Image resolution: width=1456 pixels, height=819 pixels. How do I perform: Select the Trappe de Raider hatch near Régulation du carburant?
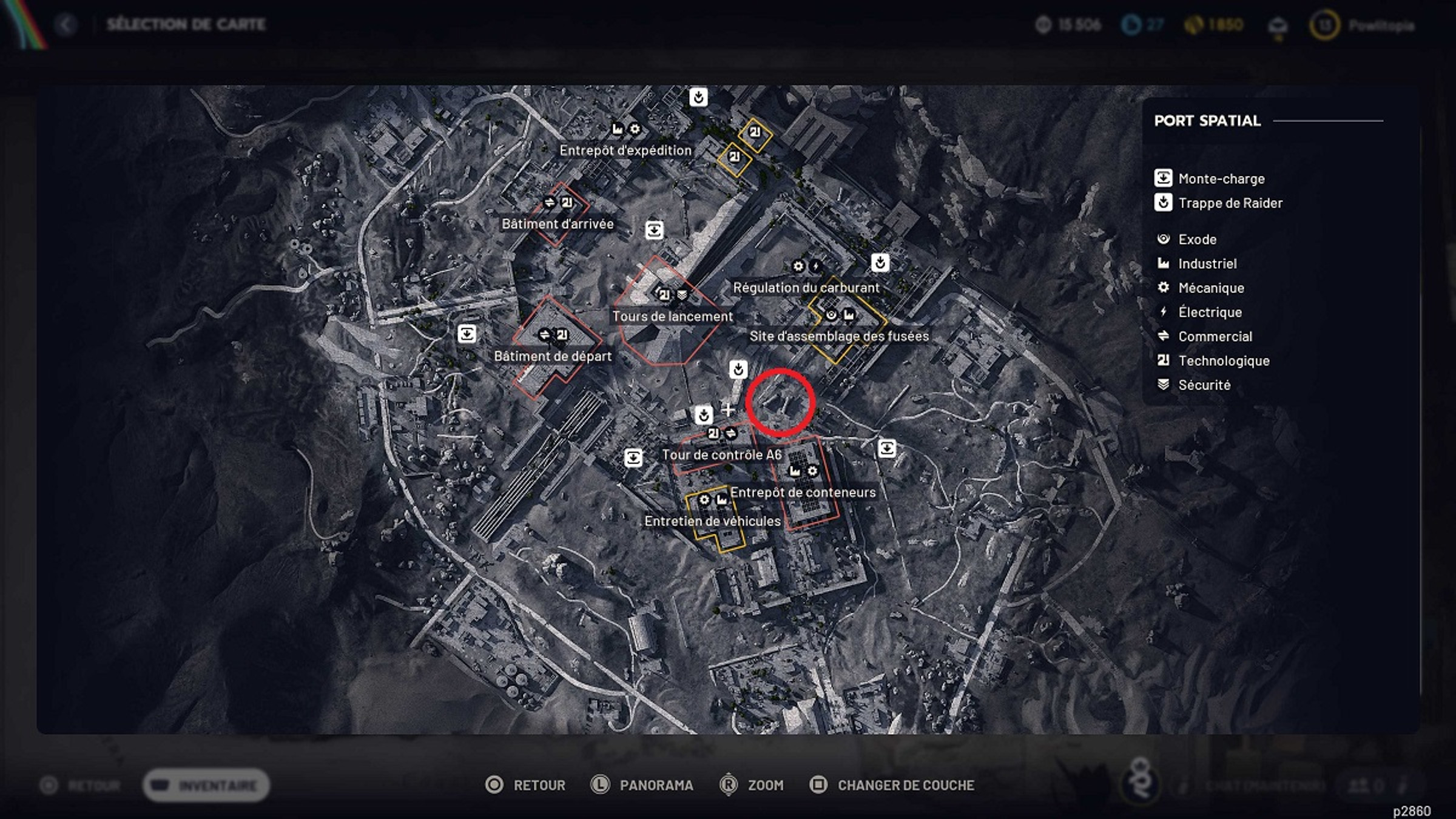pos(880,262)
